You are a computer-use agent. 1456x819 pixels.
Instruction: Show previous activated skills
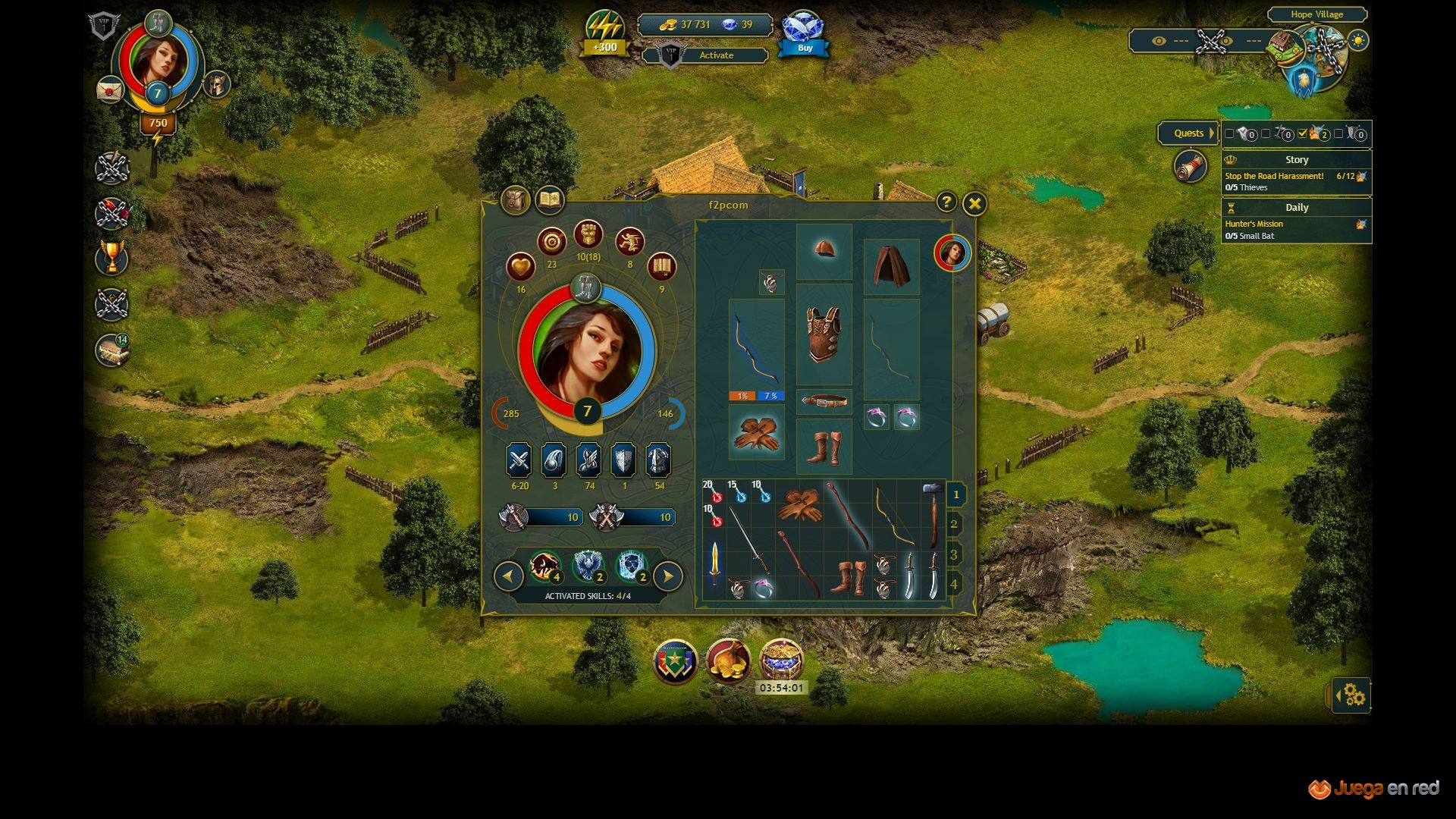coord(508,576)
